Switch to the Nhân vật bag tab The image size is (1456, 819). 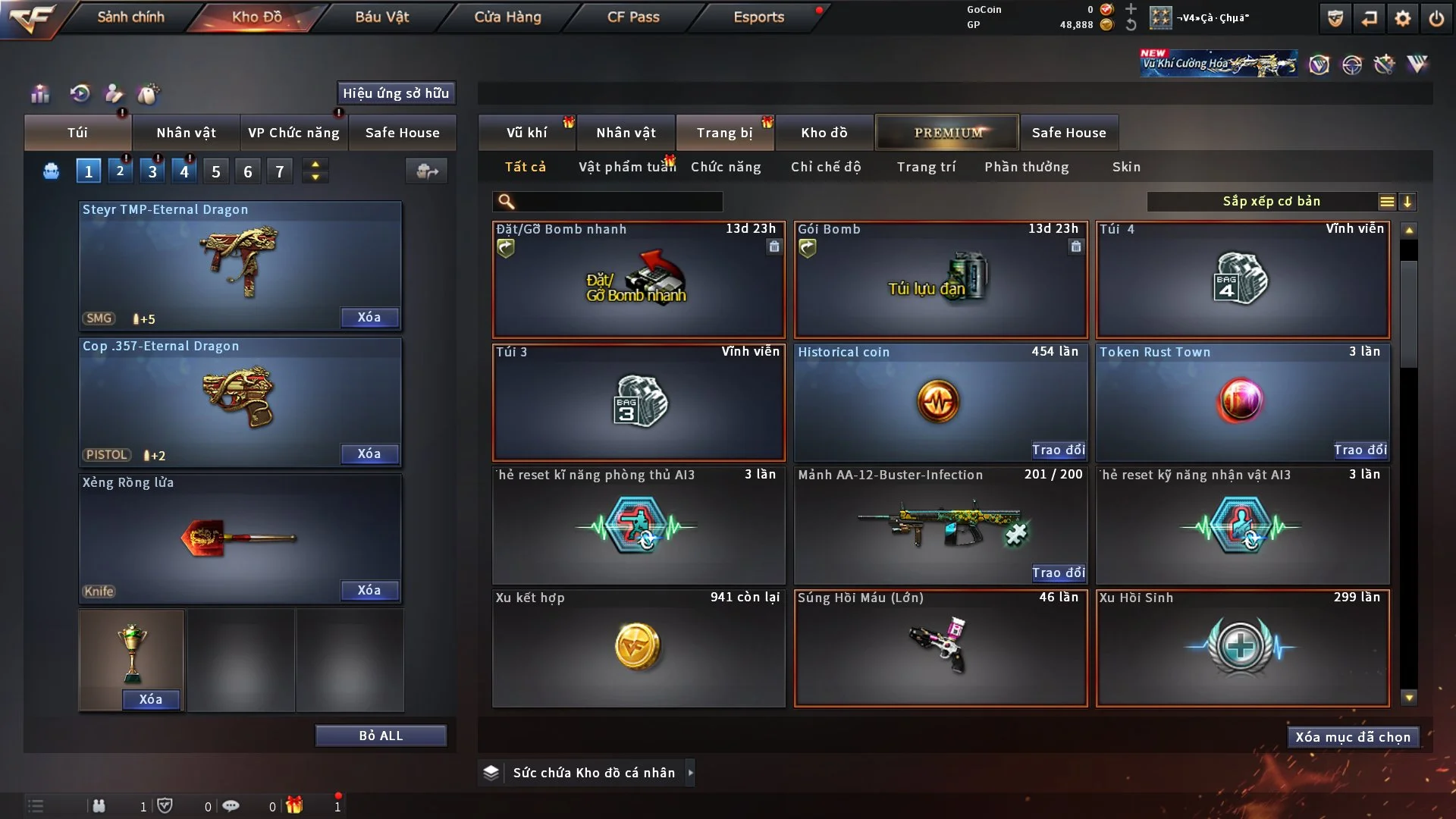click(x=186, y=133)
